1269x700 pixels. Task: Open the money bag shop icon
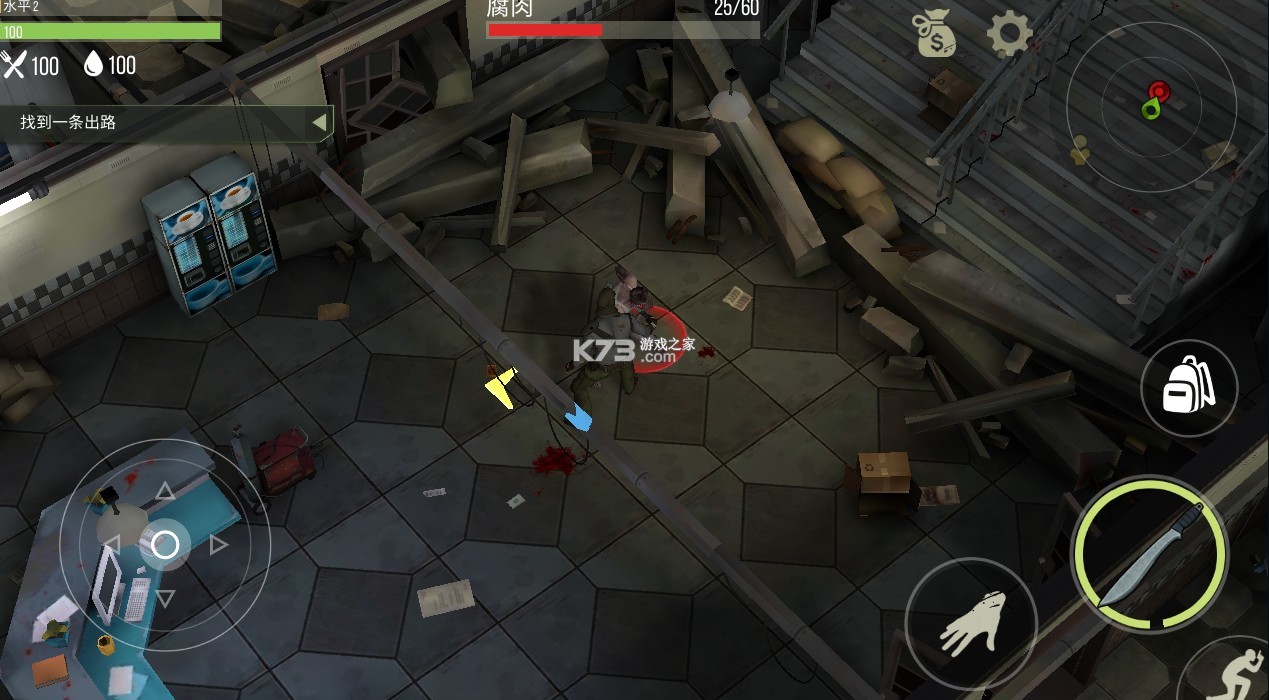(x=935, y=36)
